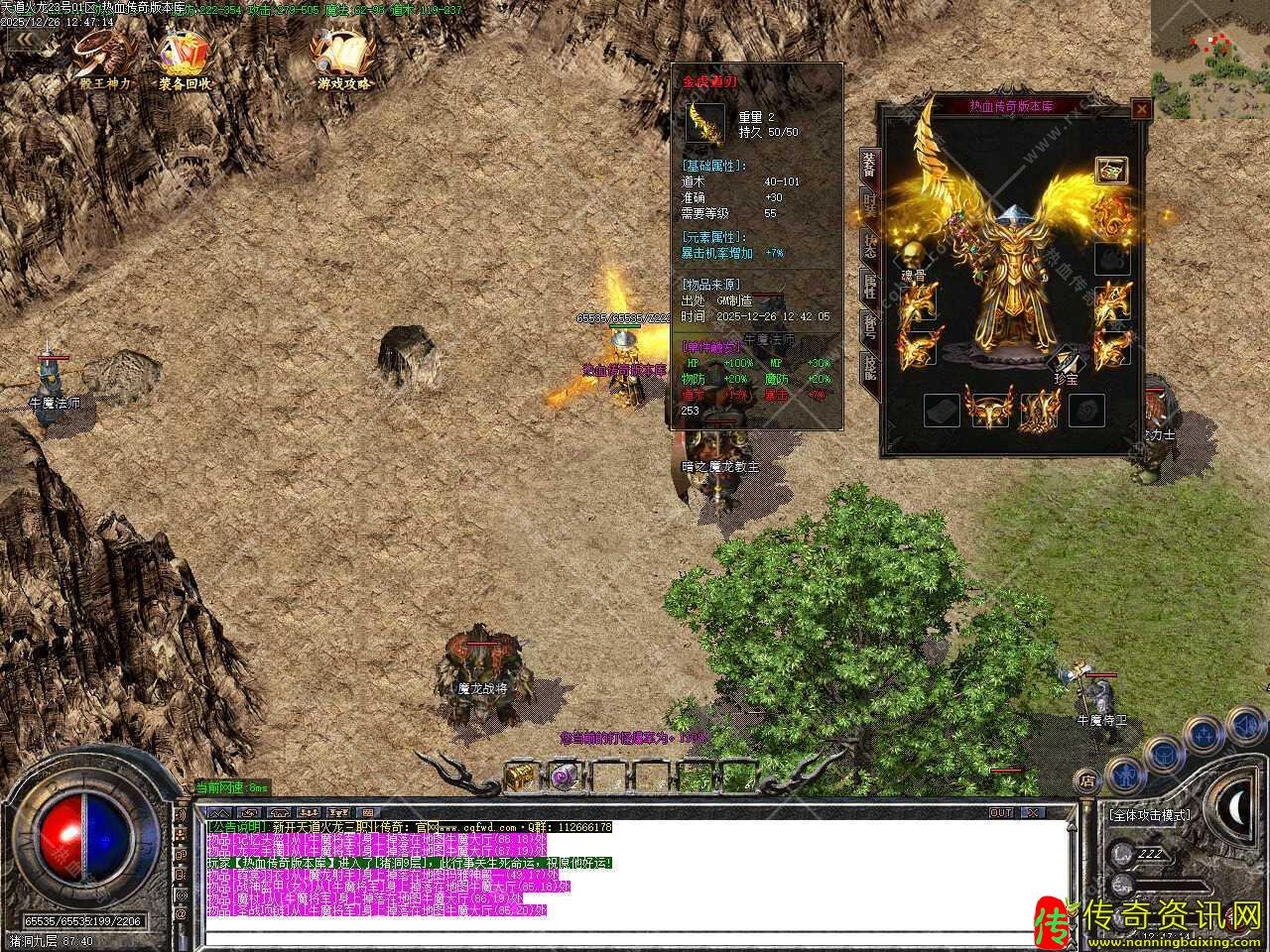The image size is (1270, 952).
Task: Collapse the top-left menu arrow button
Action: 24,42
